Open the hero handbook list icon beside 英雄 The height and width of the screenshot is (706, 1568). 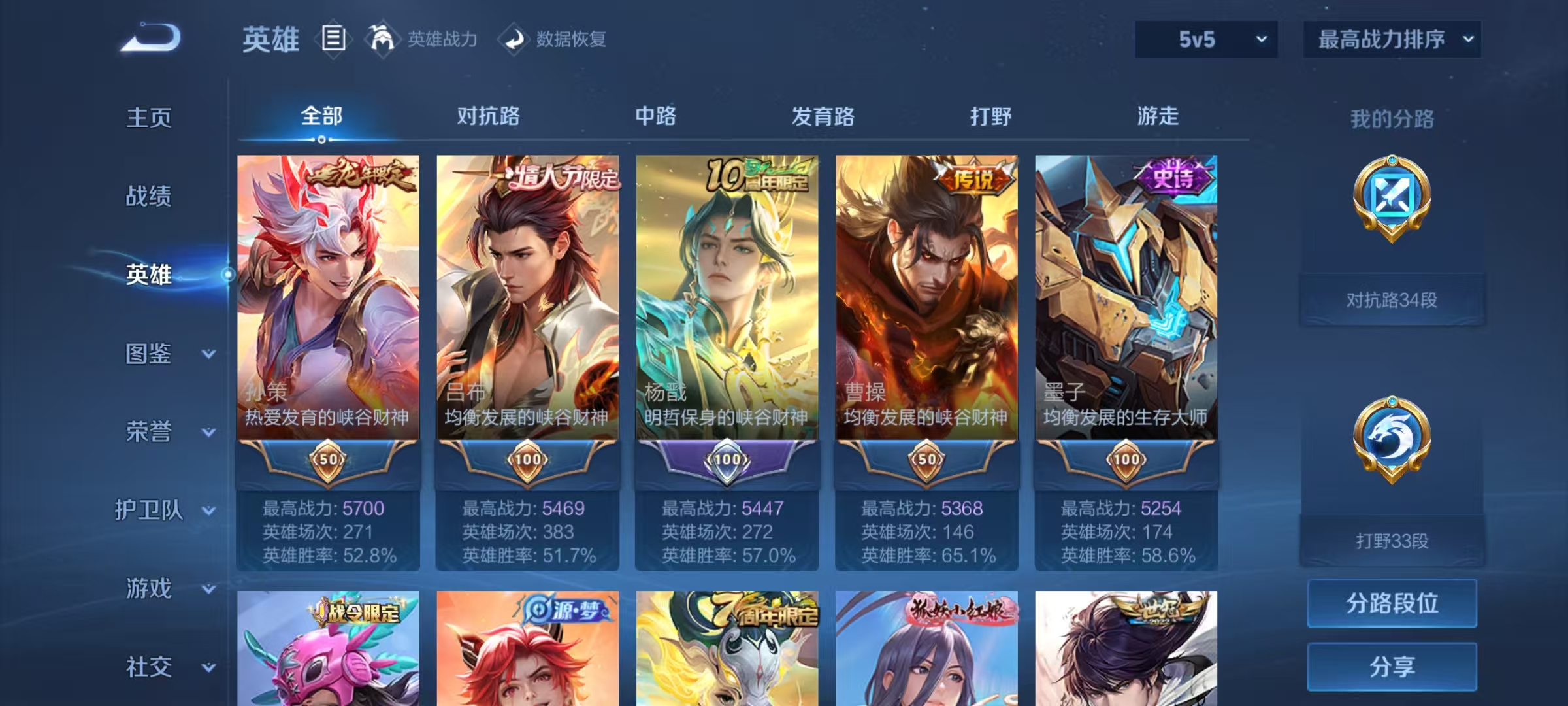click(x=335, y=39)
